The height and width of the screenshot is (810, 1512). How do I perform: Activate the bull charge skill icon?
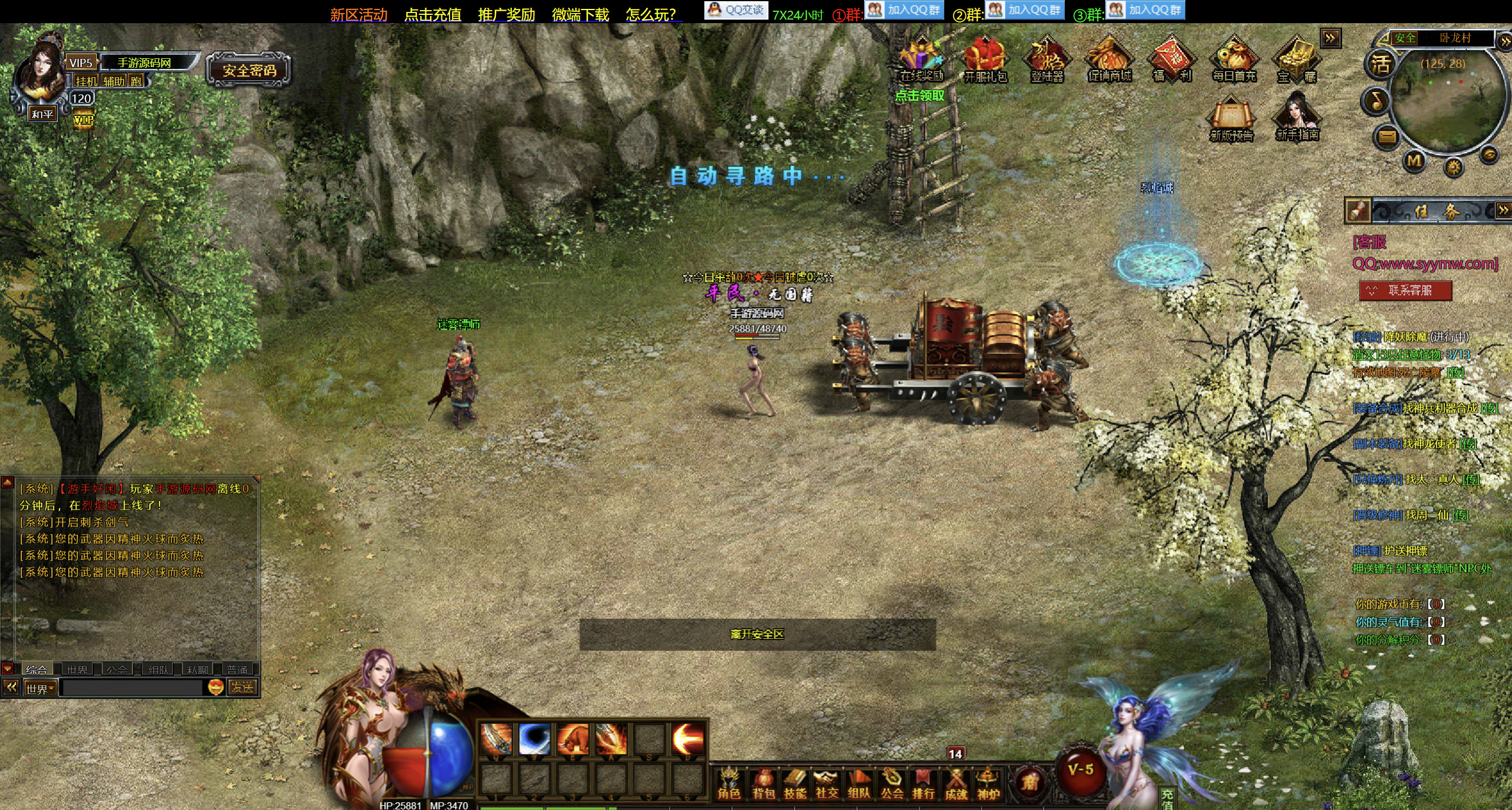[x=572, y=739]
